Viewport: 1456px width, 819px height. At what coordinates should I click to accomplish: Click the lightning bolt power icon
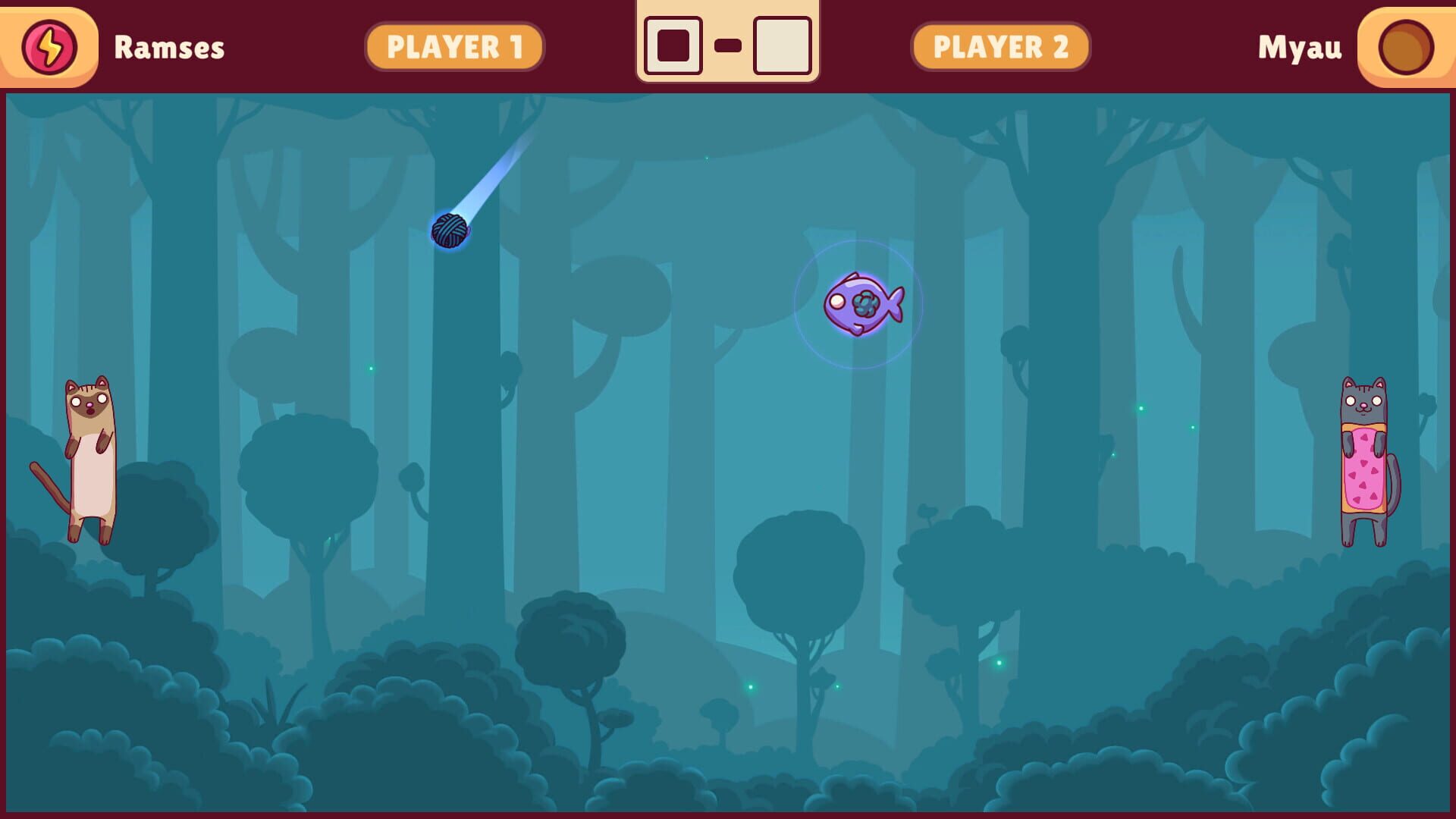click(49, 45)
